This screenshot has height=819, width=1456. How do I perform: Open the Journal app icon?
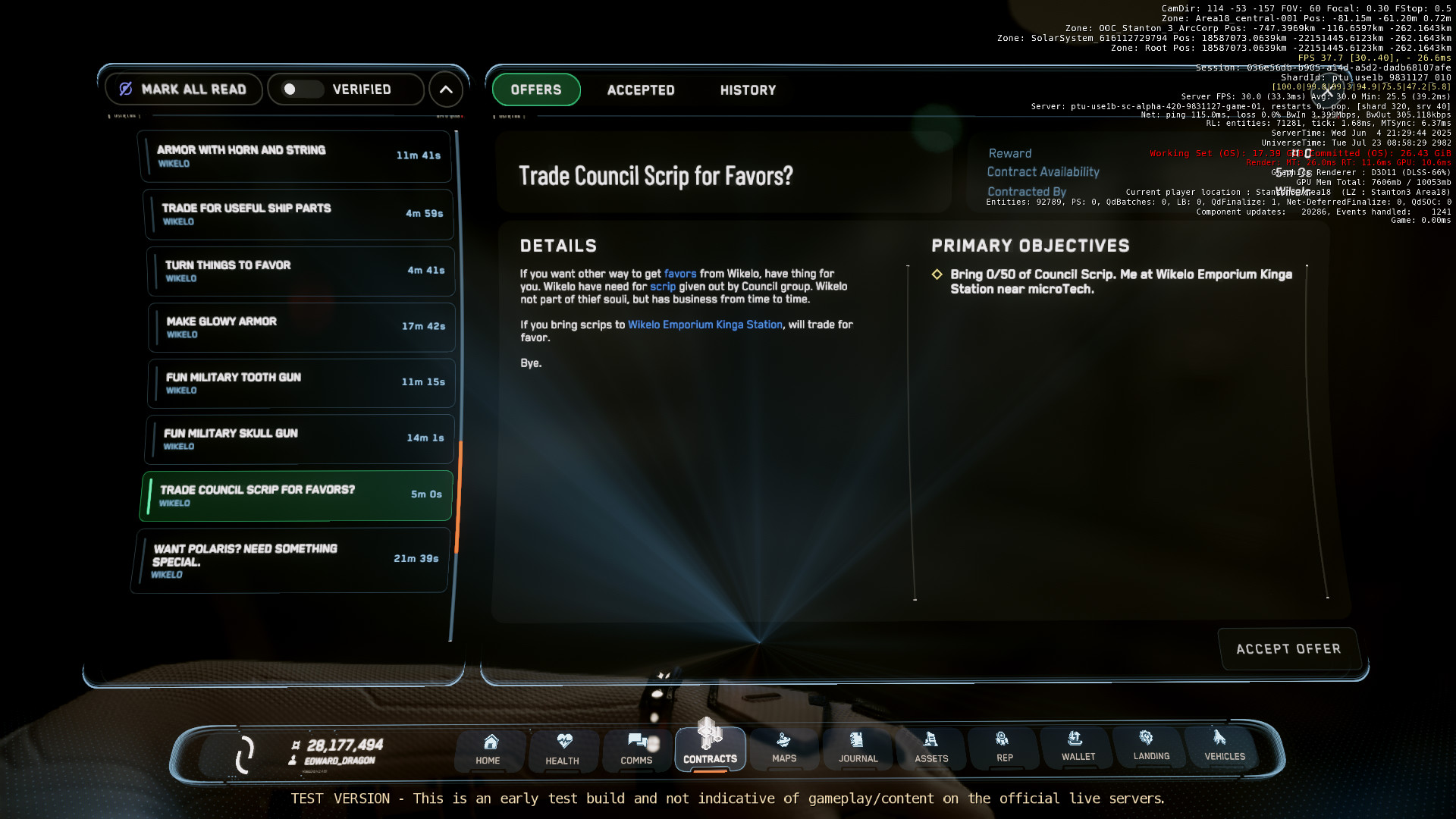(858, 748)
